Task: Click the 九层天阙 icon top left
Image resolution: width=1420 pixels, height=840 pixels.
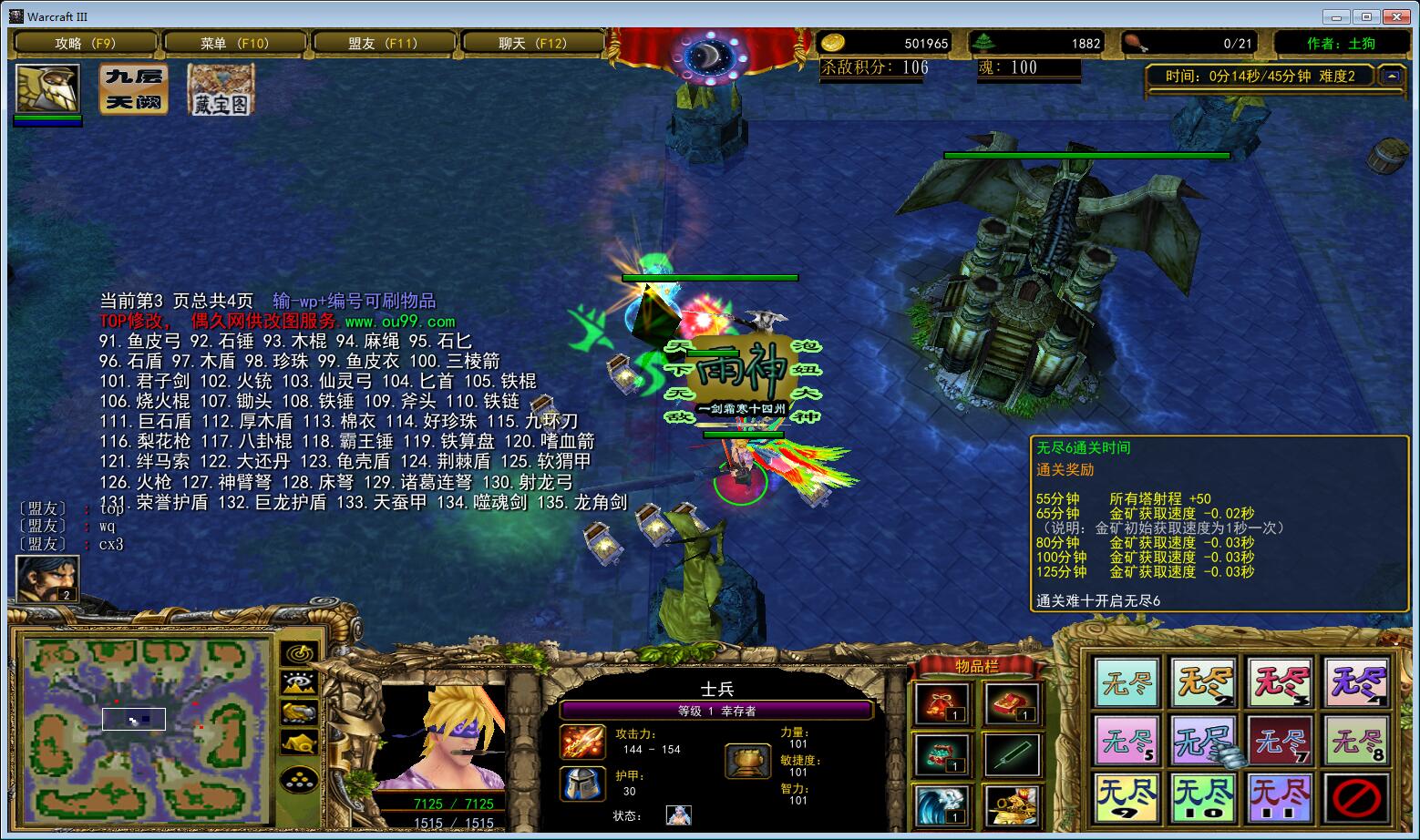Action: pyautogui.click(x=133, y=90)
